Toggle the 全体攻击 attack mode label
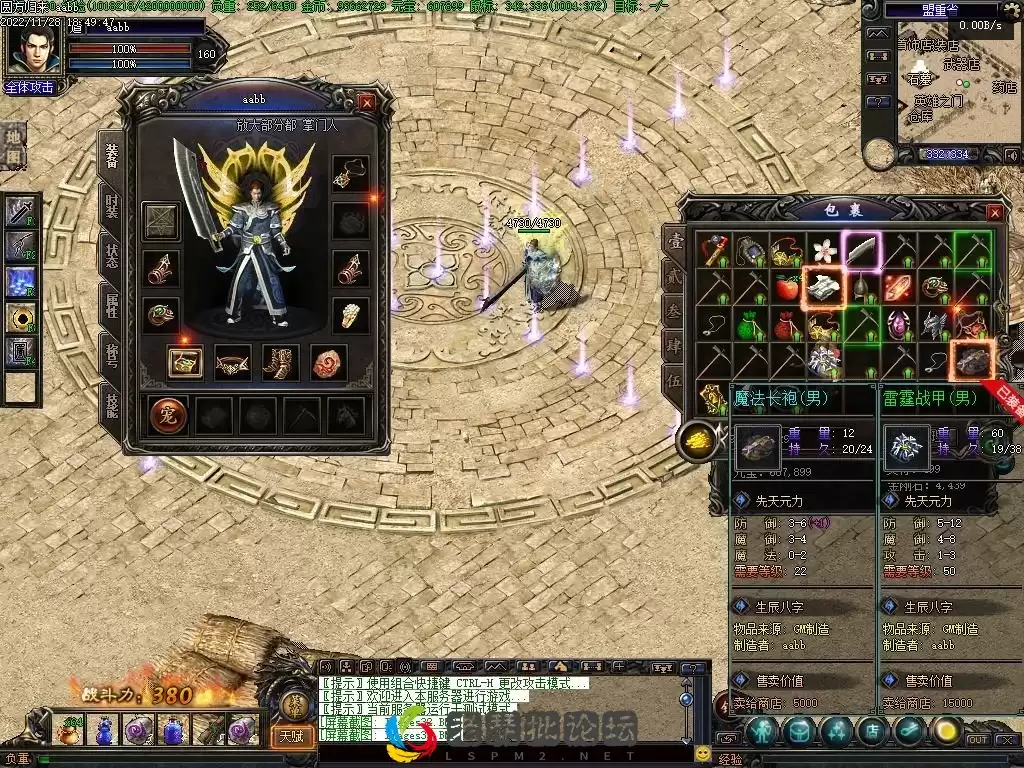The width and height of the screenshot is (1024, 768). click(31, 87)
